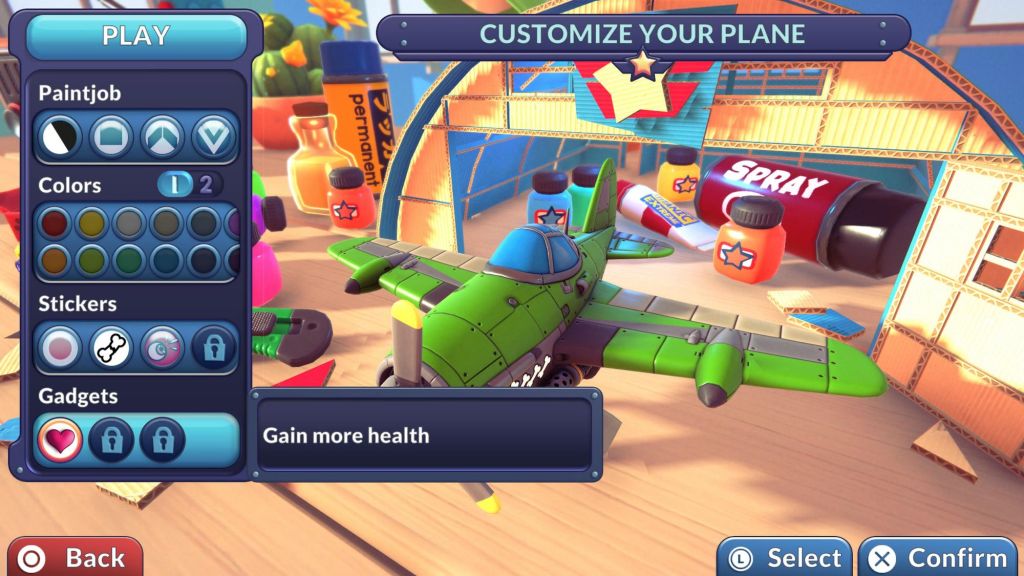Choose the bone sticker
Screen dimensions: 1024x576
click(x=112, y=347)
